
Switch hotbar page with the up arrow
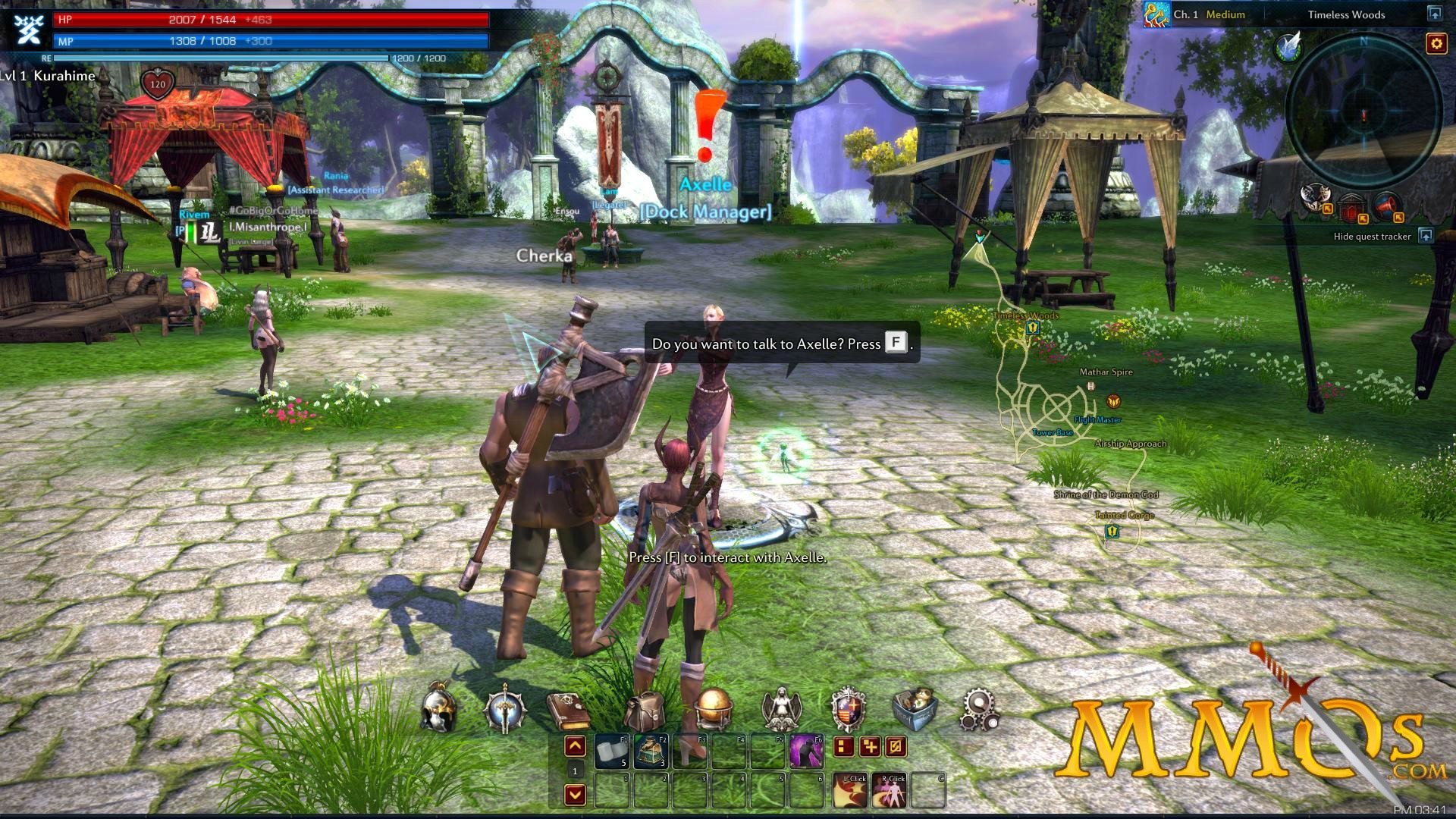(x=575, y=747)
